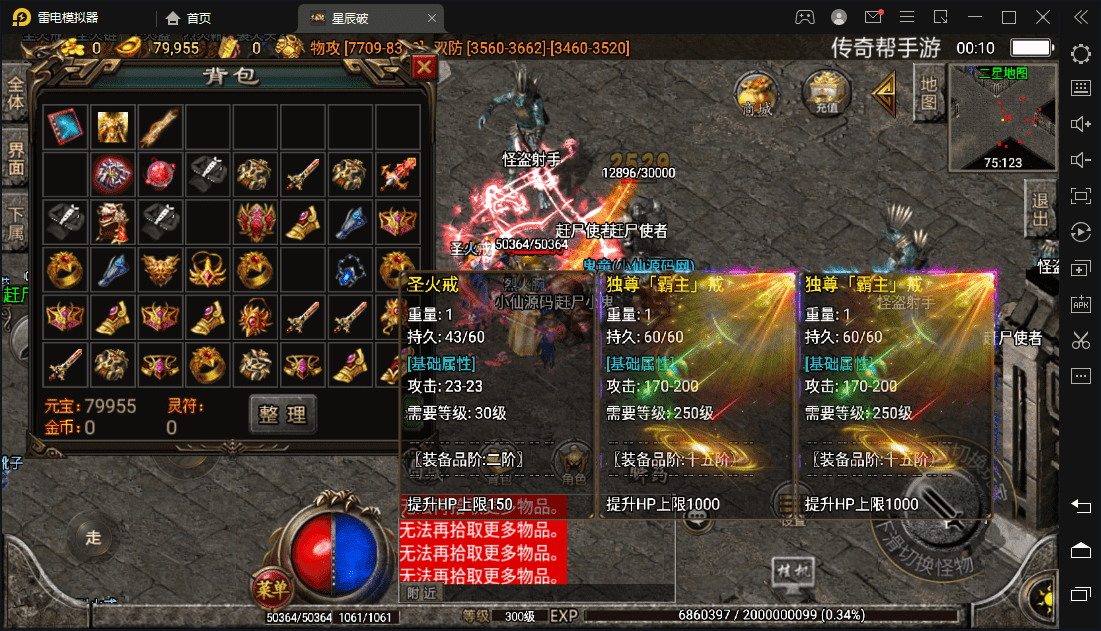Switch to the 首页 home tab in emulator
The image size is (1101, 631).
(190, 18)
